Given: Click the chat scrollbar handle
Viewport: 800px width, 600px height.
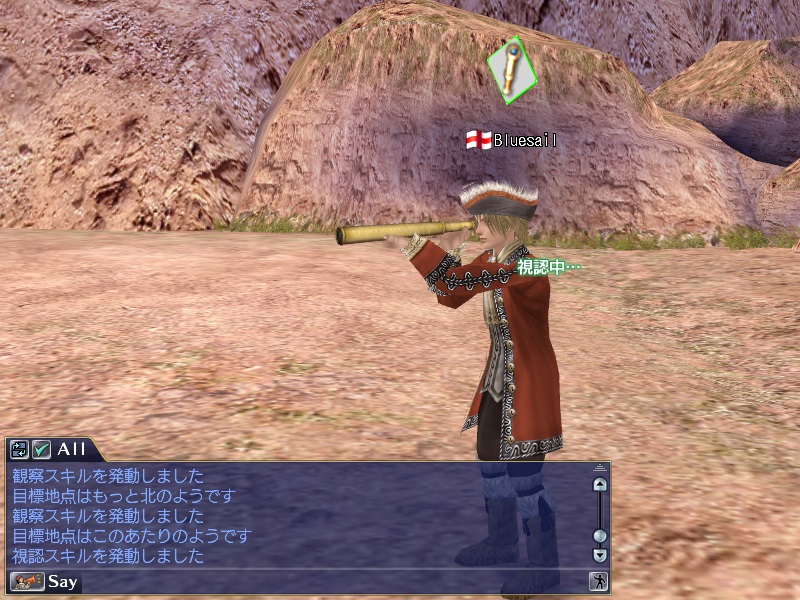Looking at the screenshot, I should [x=600, y=535].
